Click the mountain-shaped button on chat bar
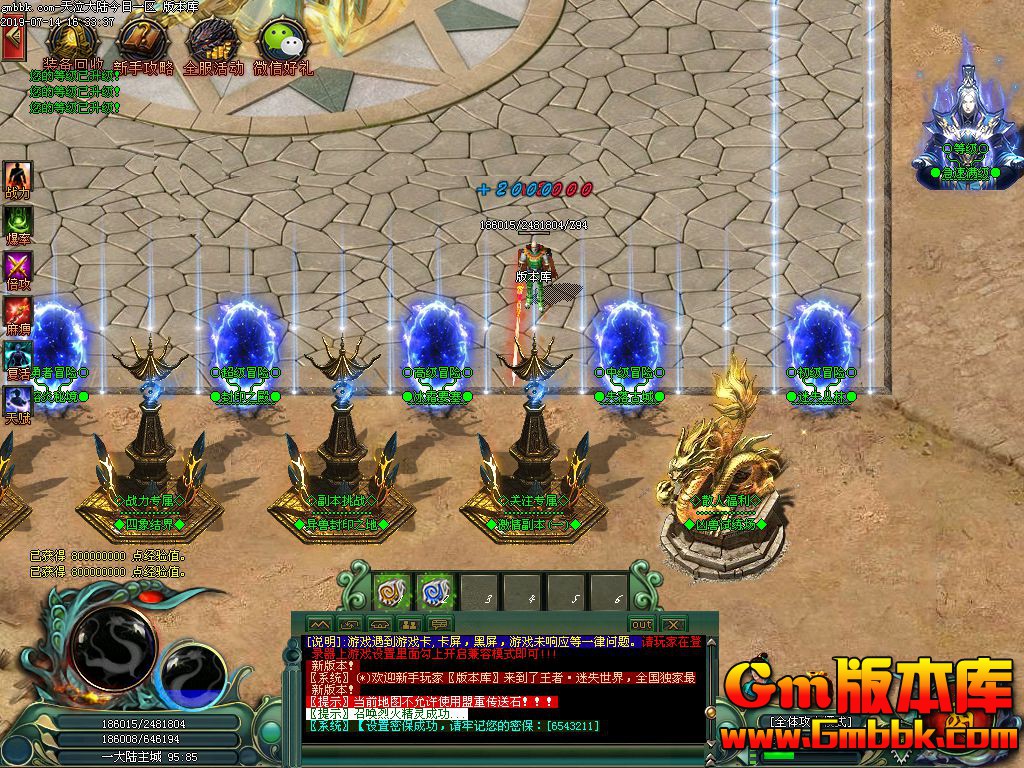Image resolution: width=1024 pixels, height=768 pixels. tap(320, 624)
